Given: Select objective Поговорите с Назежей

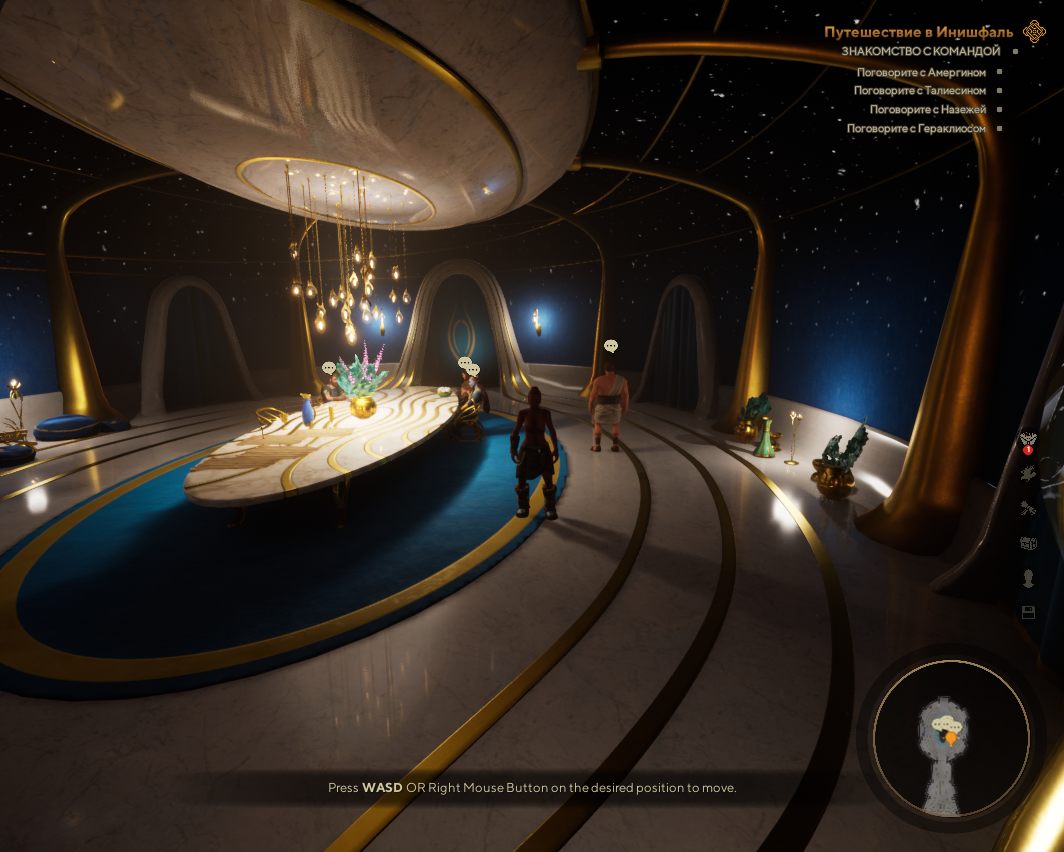Looking at the screenshot, I should [927, 110].
